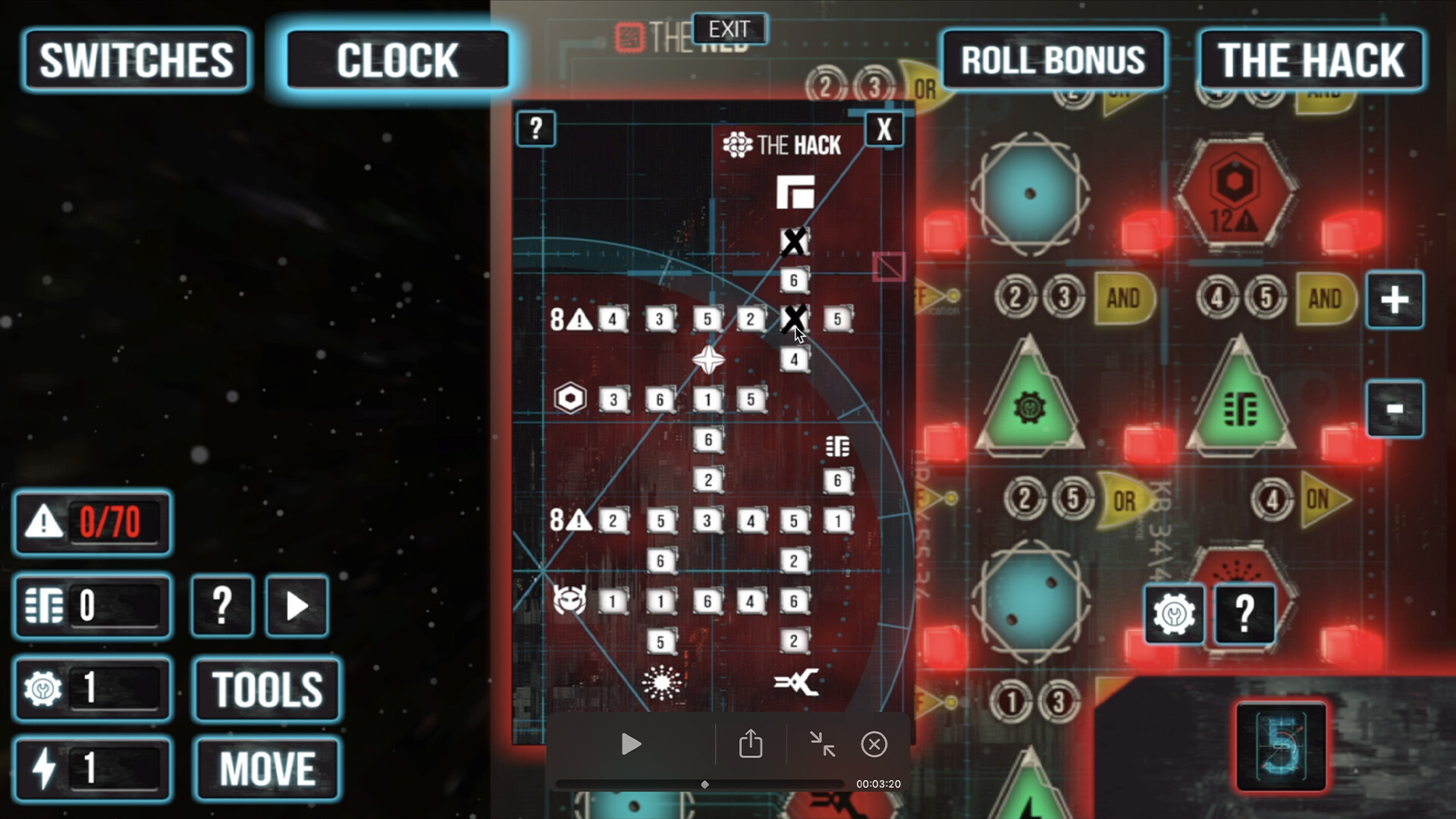Switch to the CLOCK tab
Image resolution: width=1456 pixels, height=819 pixels.
coord(397,61)
